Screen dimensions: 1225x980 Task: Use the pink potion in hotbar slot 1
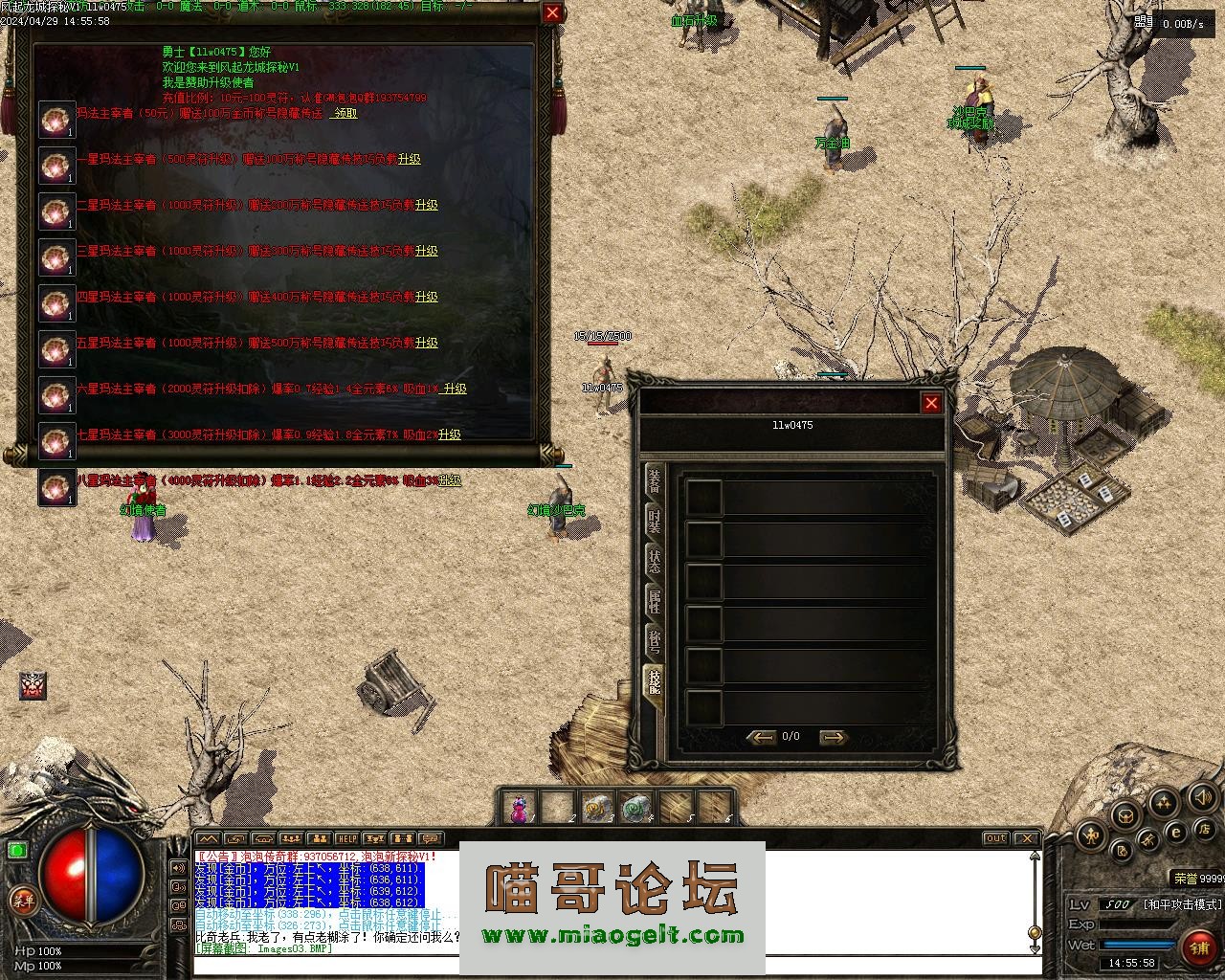click(x=519, y=809)
